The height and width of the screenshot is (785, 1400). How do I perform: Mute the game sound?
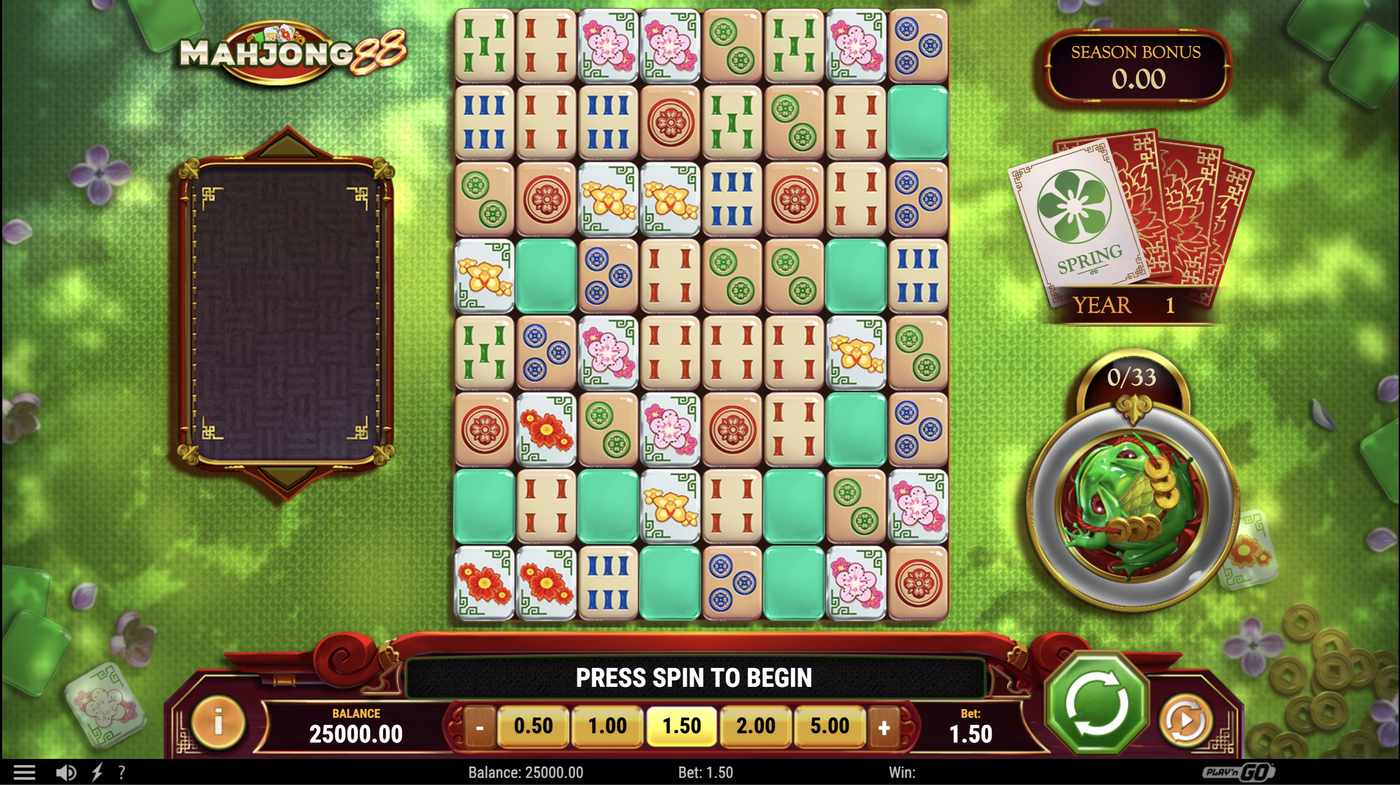(66, 771)
